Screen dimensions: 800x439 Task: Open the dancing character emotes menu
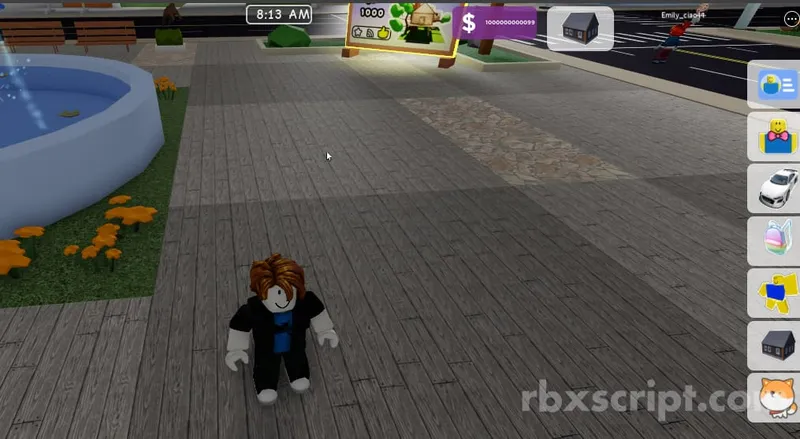coord(776,293)
